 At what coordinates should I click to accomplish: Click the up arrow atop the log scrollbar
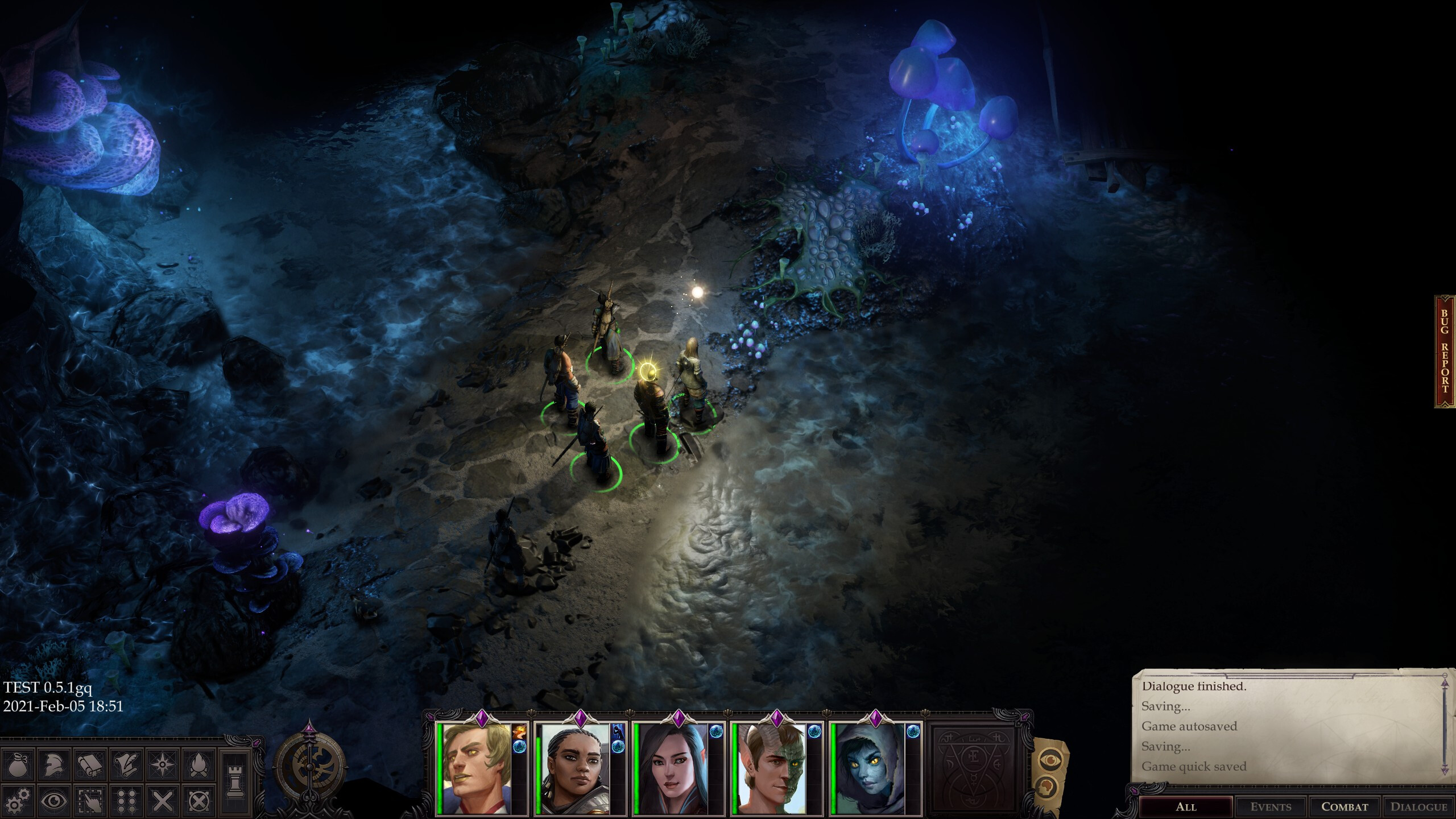coord(1445,684)
